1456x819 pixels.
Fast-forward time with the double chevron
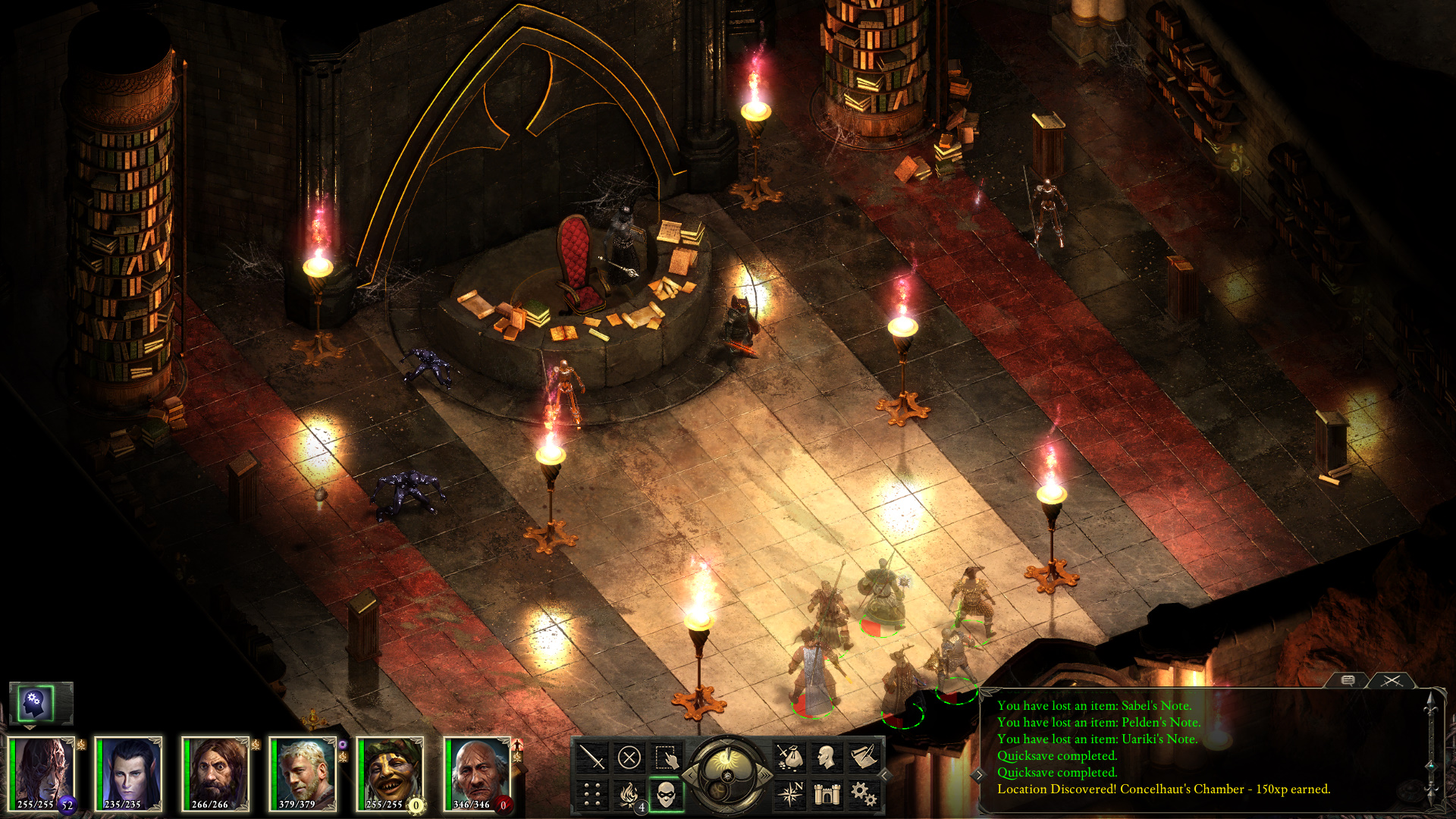click(x=765, y=777)
